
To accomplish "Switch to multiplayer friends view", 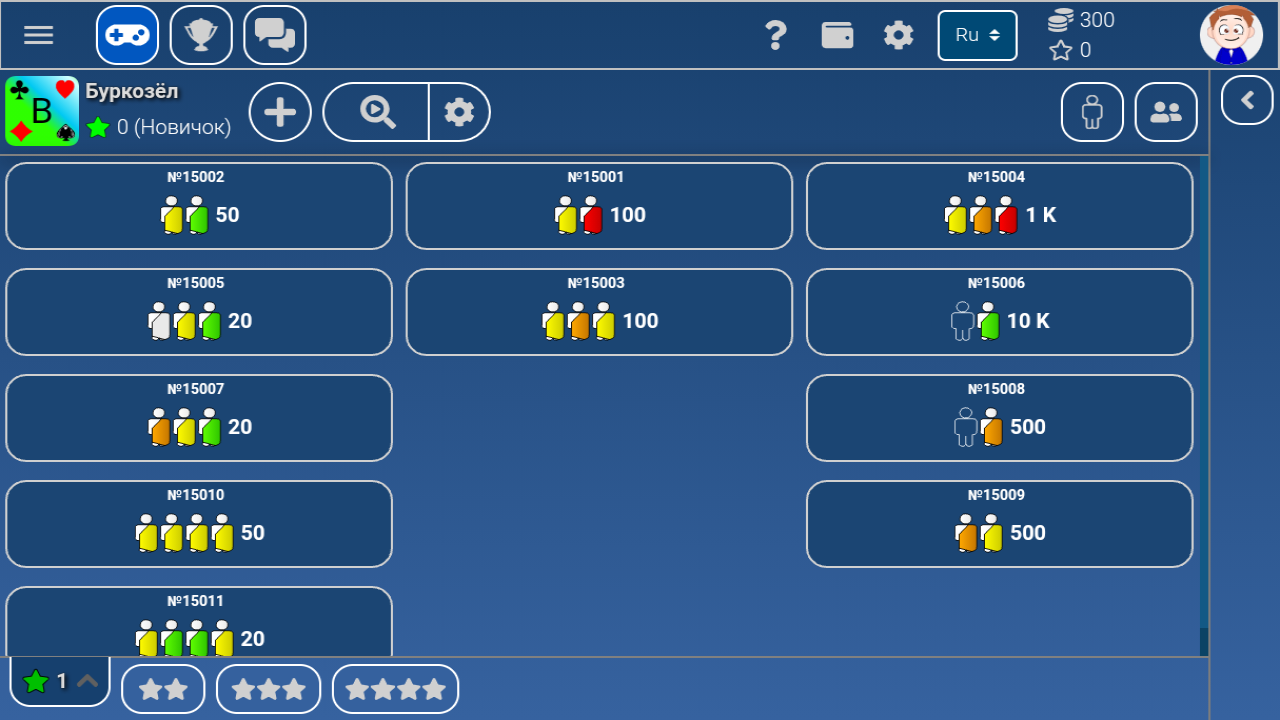I will click(1165, 112).
